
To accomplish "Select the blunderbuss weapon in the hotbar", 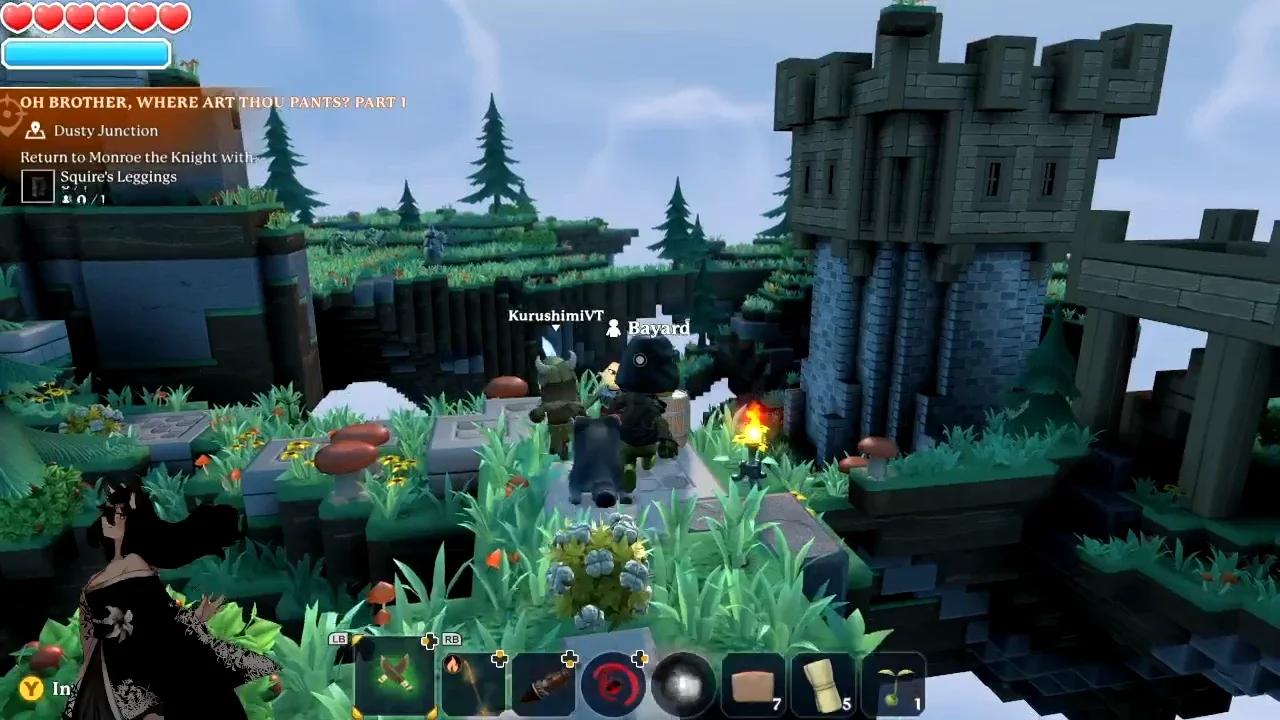I will coord(547,683).
